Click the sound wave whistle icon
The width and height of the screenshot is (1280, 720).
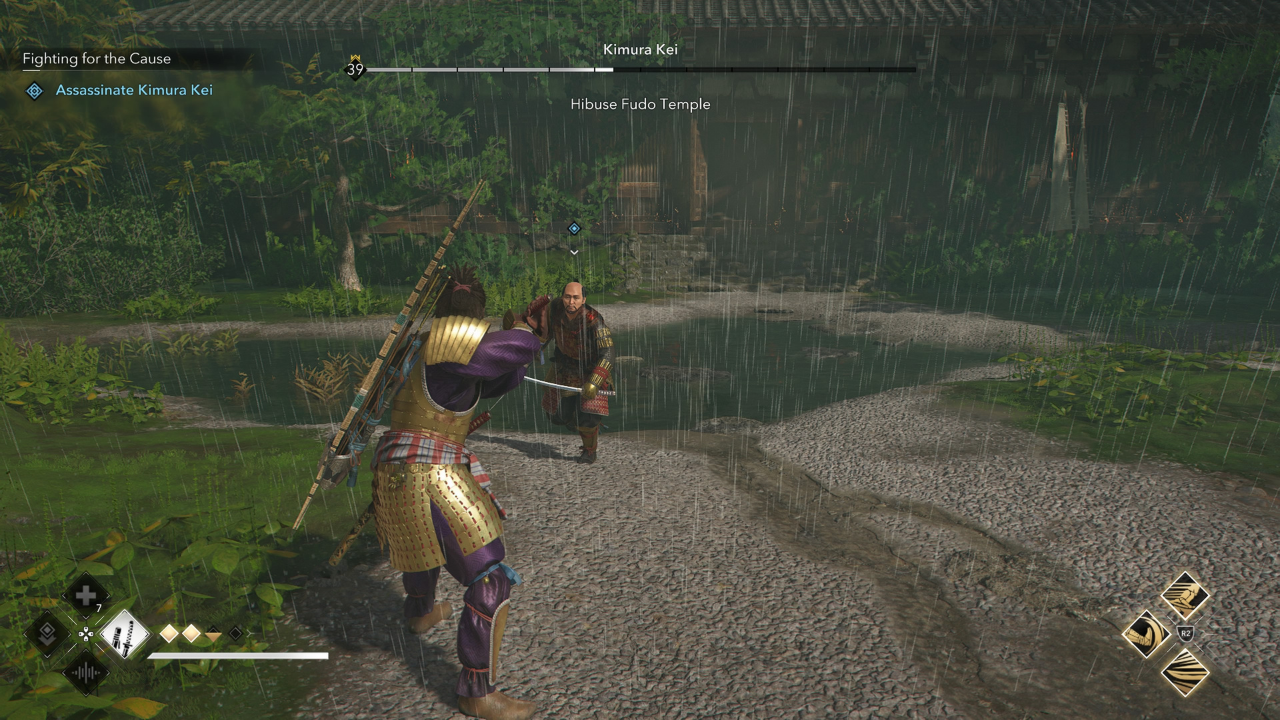click(x=86, y=672)
